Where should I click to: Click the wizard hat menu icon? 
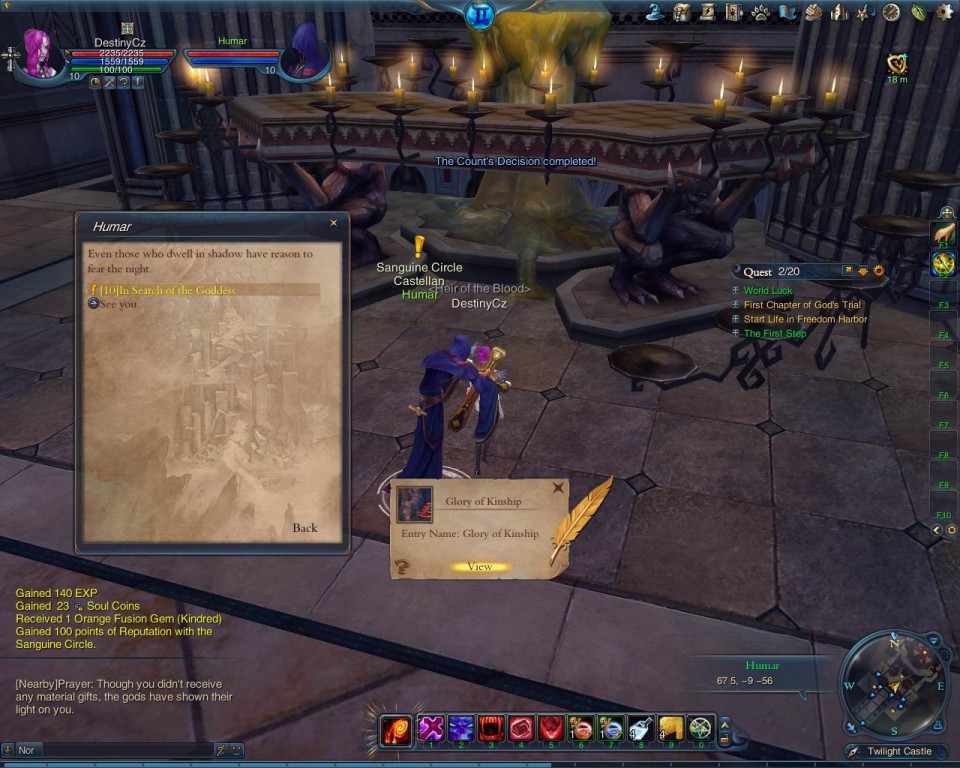(655, 12)
